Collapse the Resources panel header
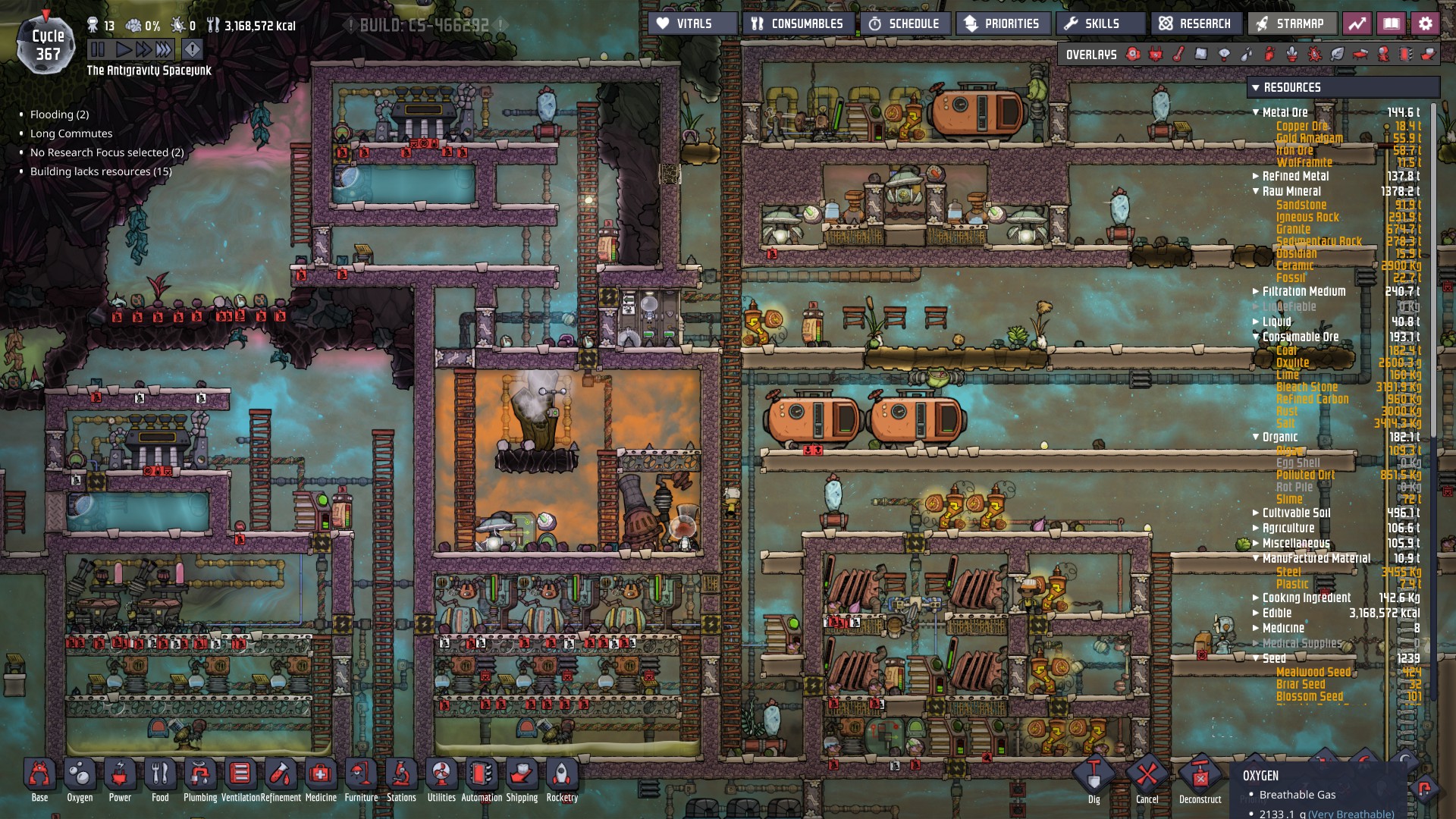 click(1257, 87)
